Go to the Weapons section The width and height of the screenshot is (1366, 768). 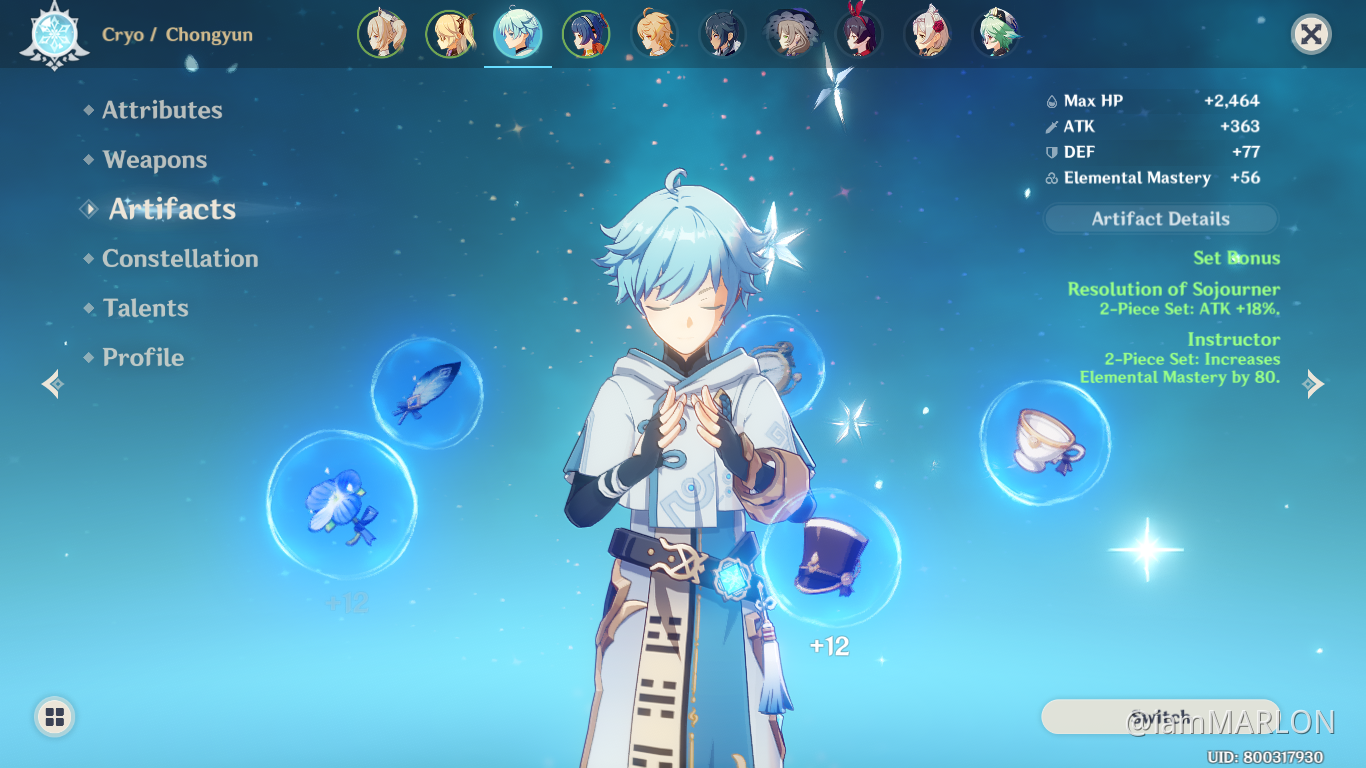coord(154,160)
